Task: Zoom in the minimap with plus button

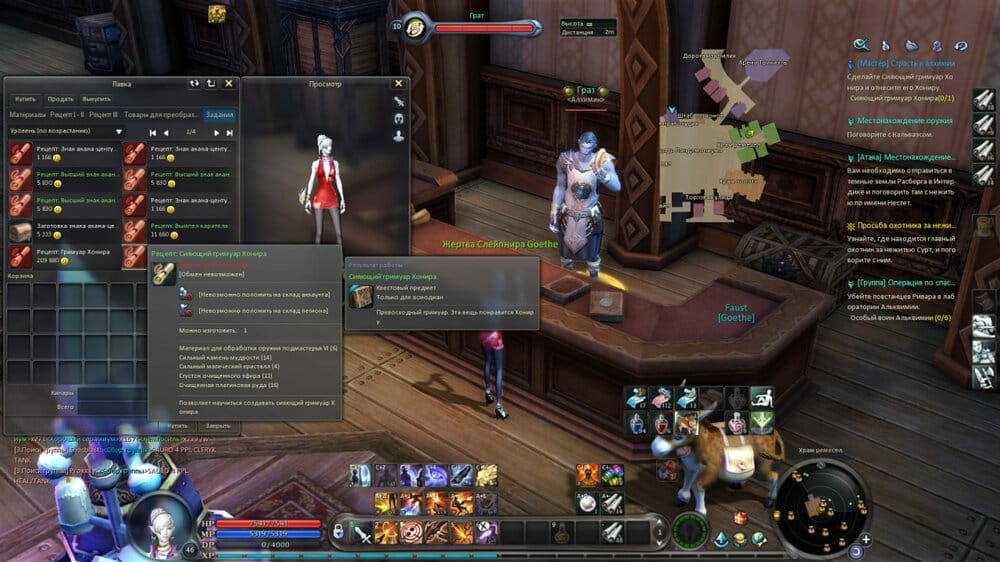Action: coord(865,539)
